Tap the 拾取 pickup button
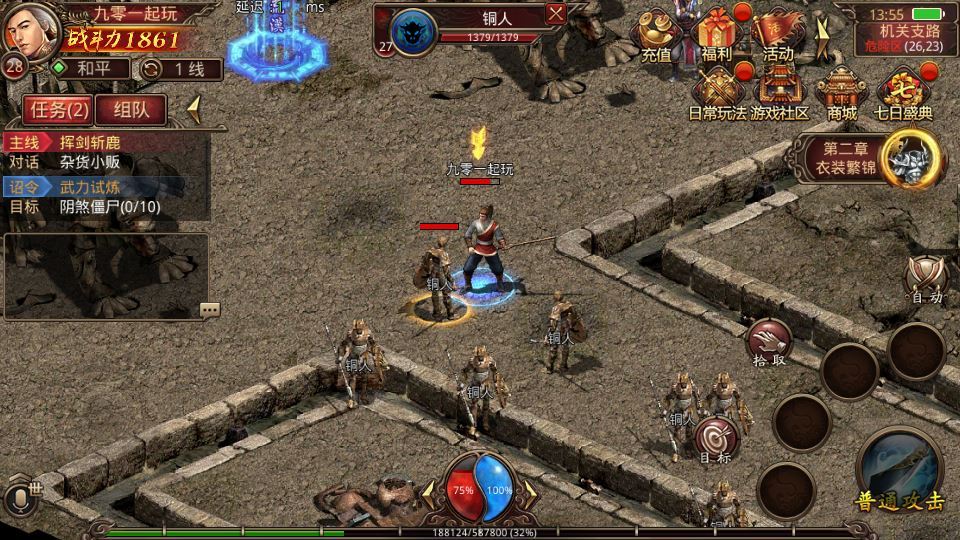 point(770,342)
